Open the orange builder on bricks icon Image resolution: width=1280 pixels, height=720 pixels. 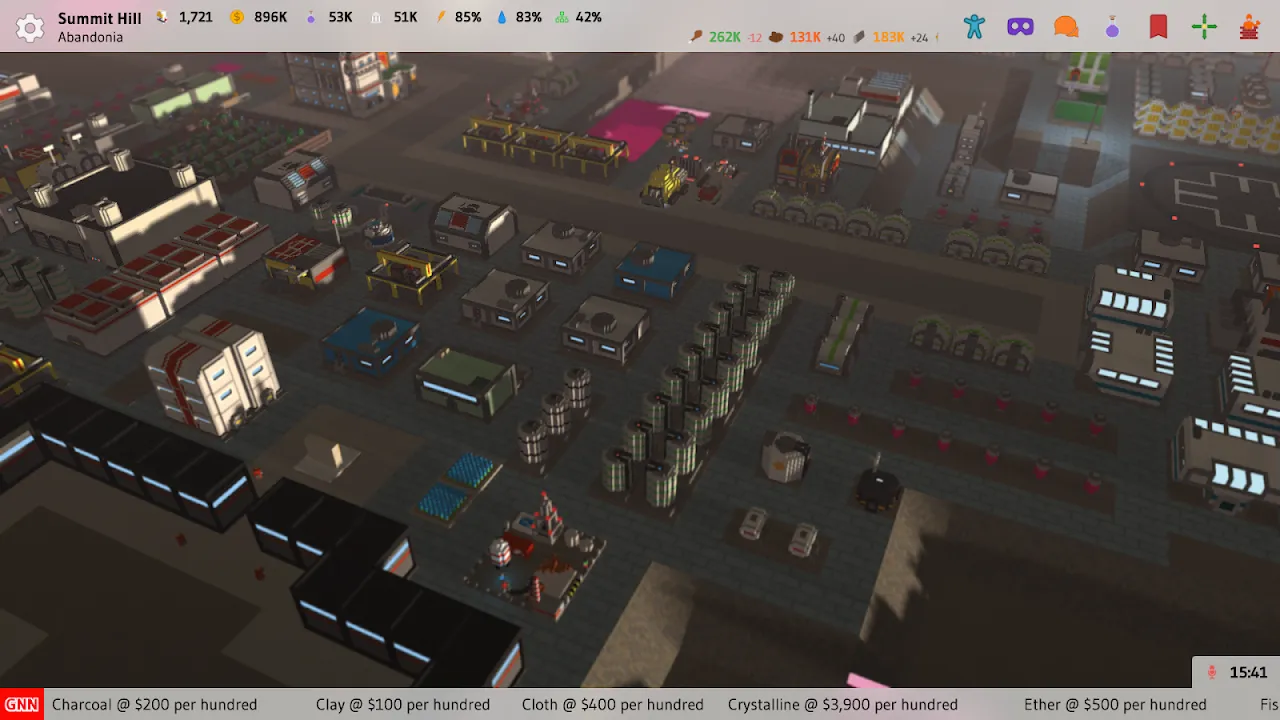[1249, 27]
